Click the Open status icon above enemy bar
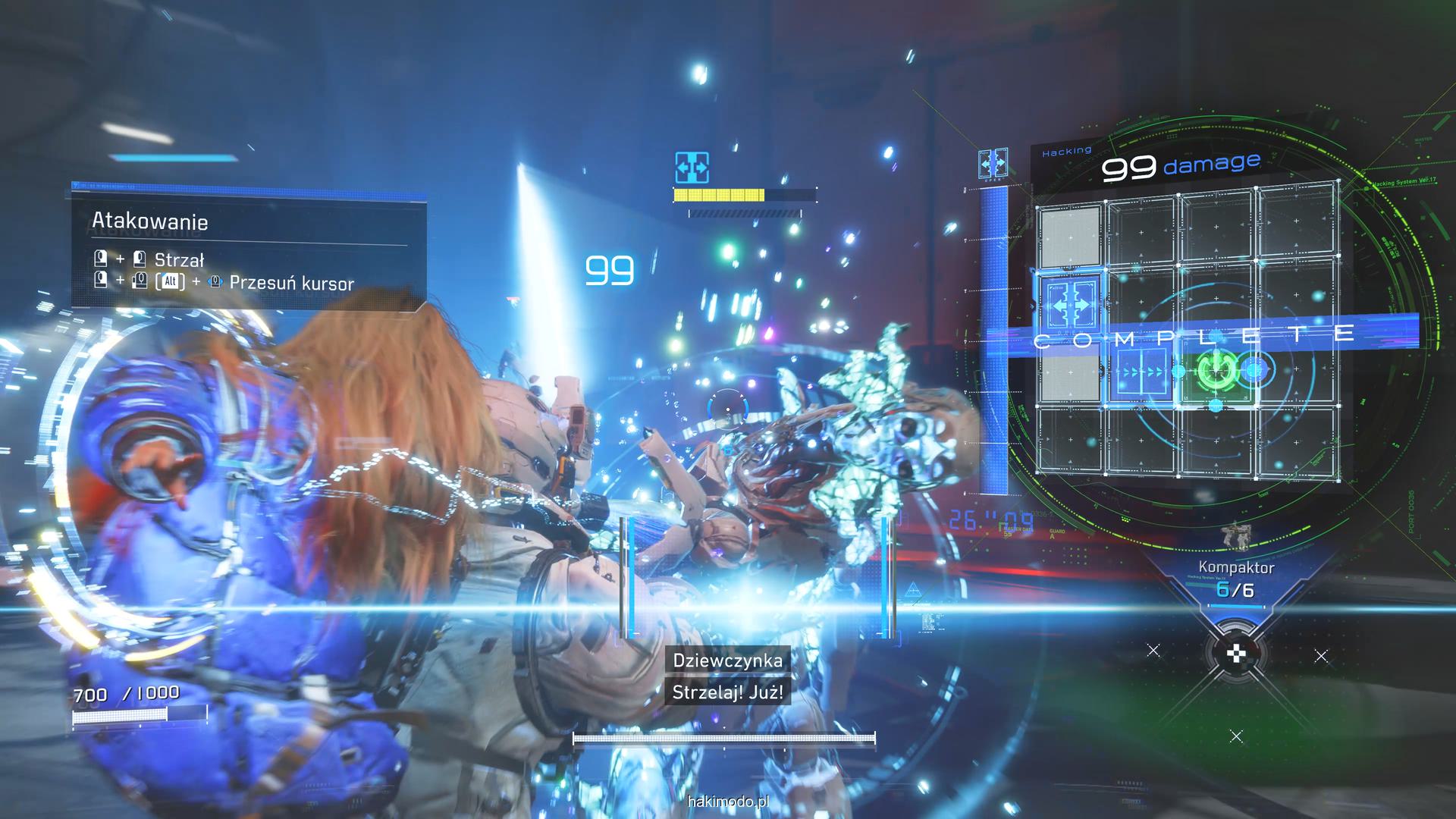This screenshot has width=1456, height=819. point(692,167)
